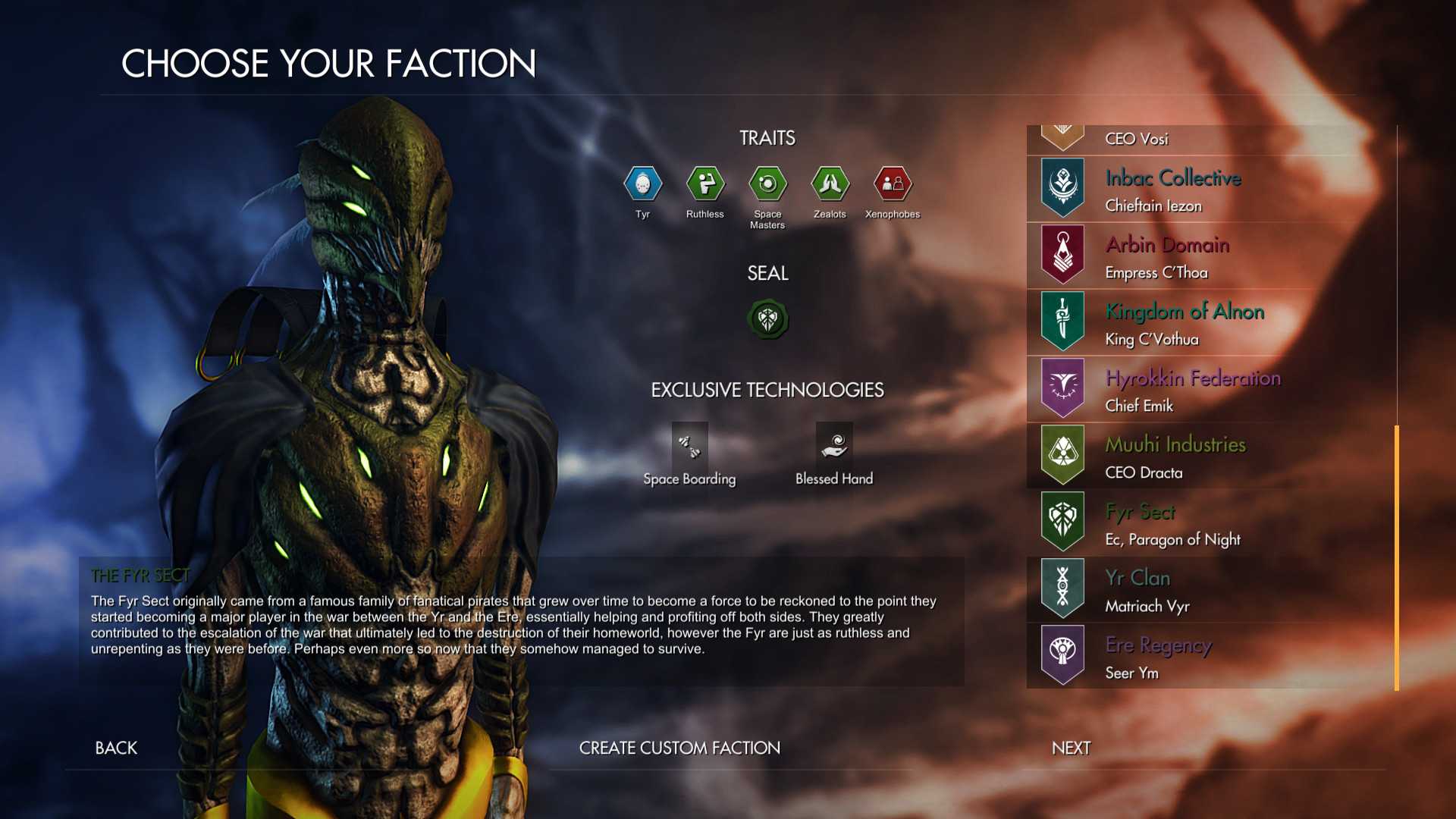1456x819 pixels.
Task: Click the faction Seal emblem
Action: [x=768, y=318]
